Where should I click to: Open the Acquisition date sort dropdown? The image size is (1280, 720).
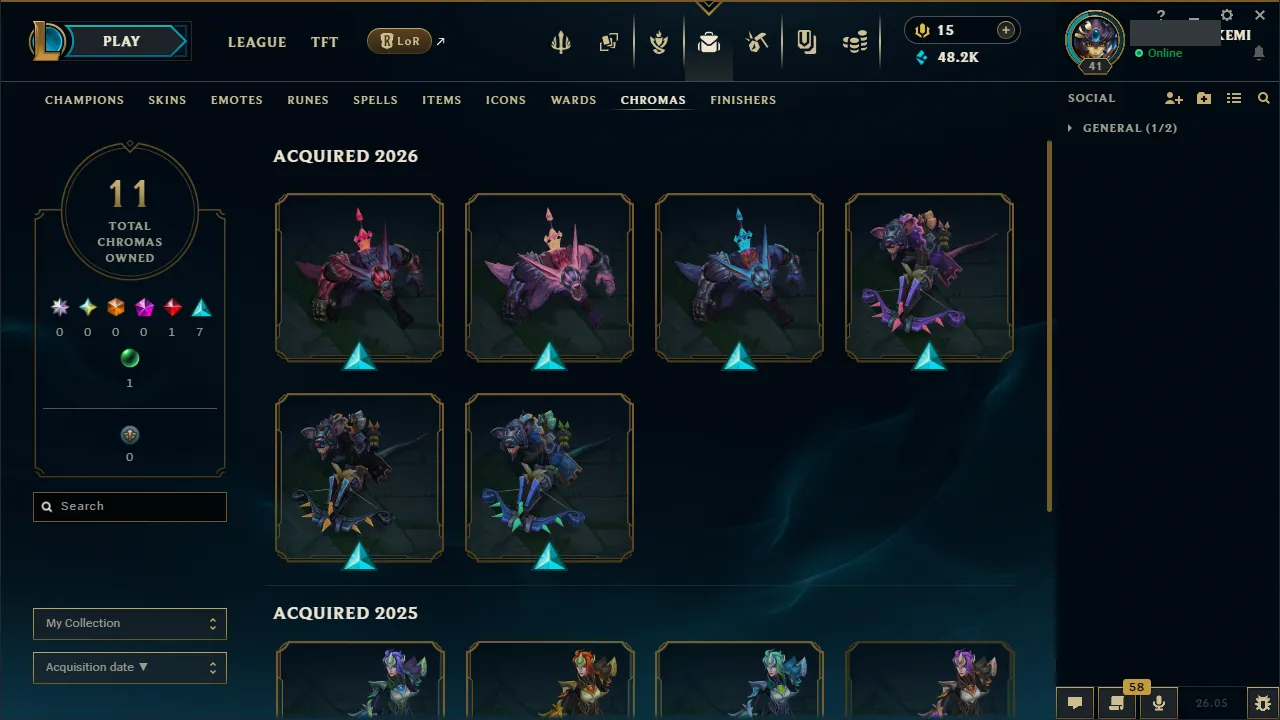129,667
